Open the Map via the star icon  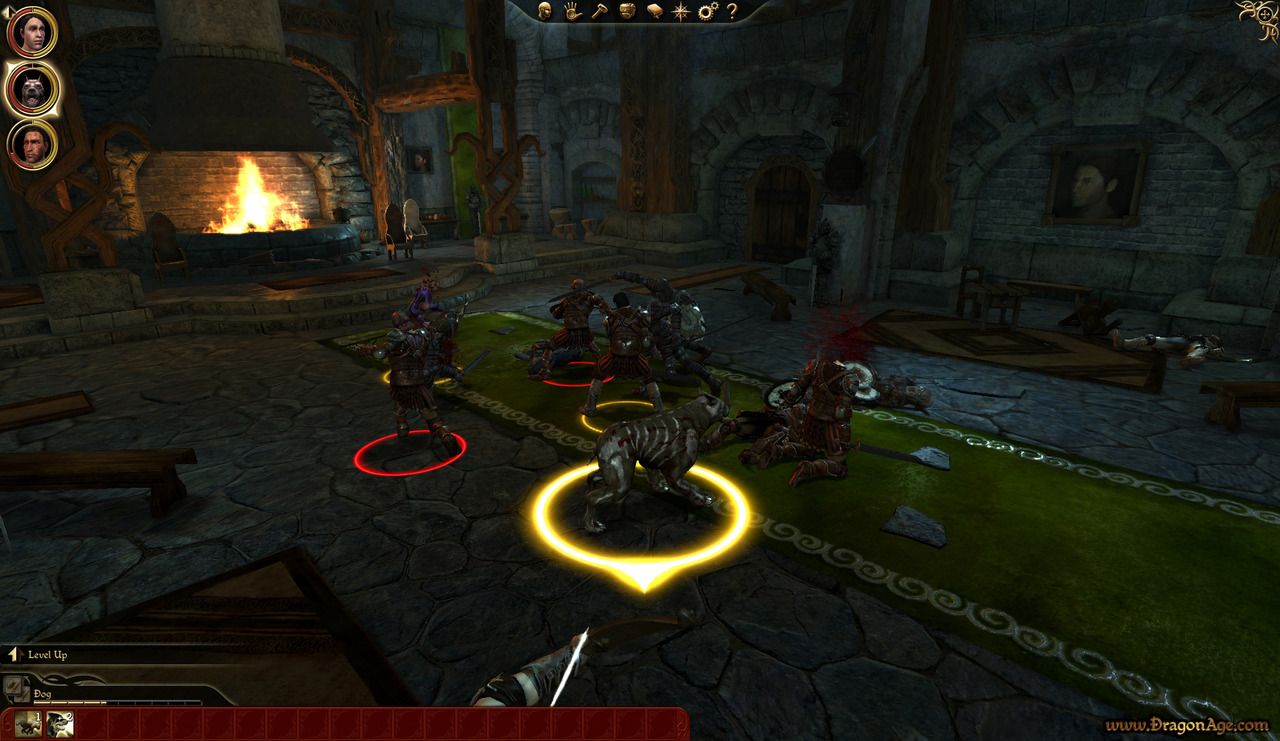tap(681, 10)
